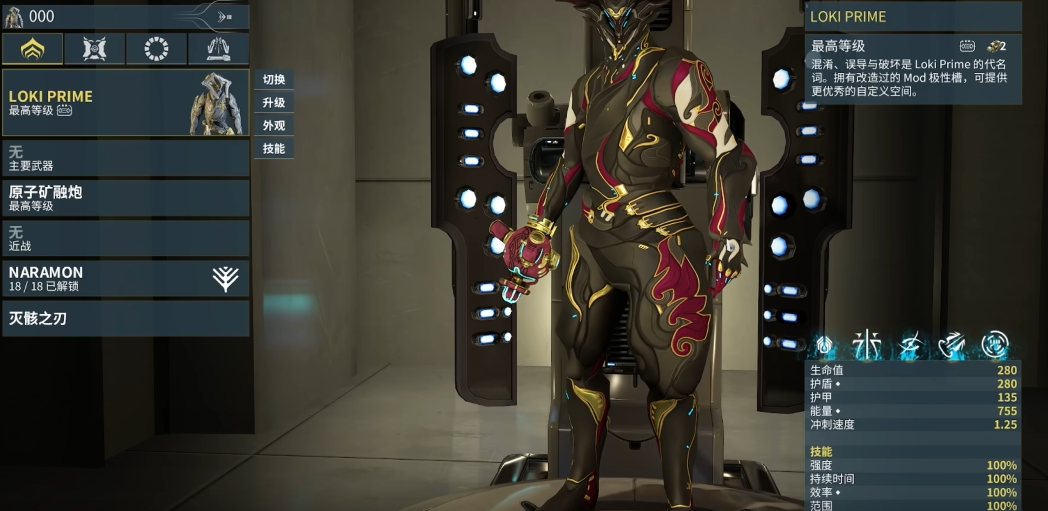Screen dimensions: 1048x511
Task: Switch to the gear wheel tab
Action: click(156, 49)
